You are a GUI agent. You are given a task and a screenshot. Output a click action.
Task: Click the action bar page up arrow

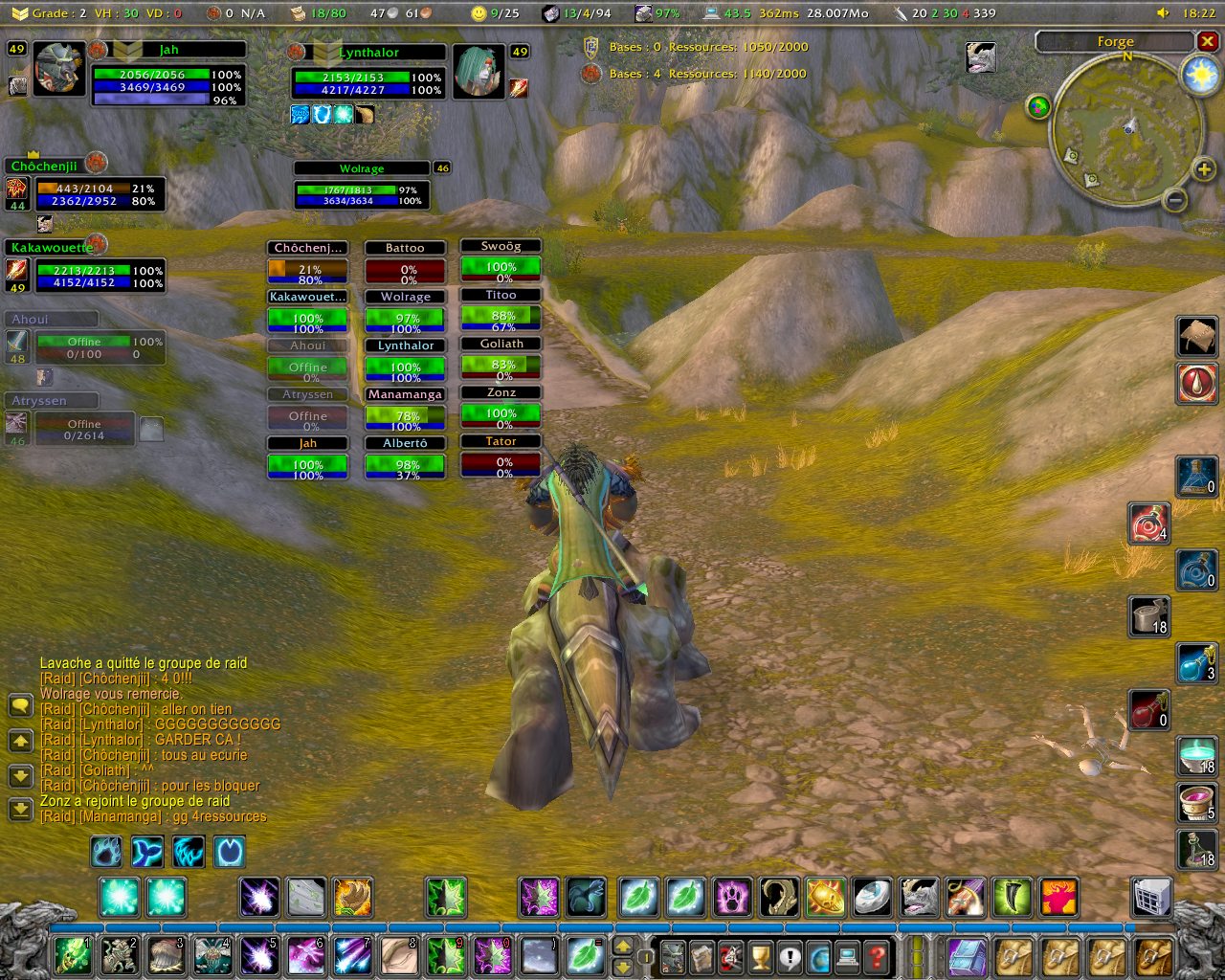[x=622, y=947]
